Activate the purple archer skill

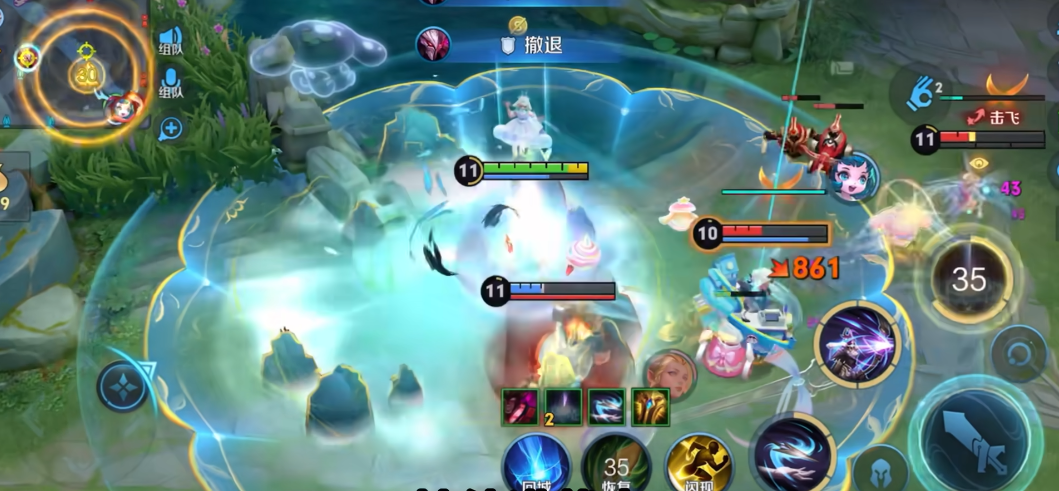point(857,343)
